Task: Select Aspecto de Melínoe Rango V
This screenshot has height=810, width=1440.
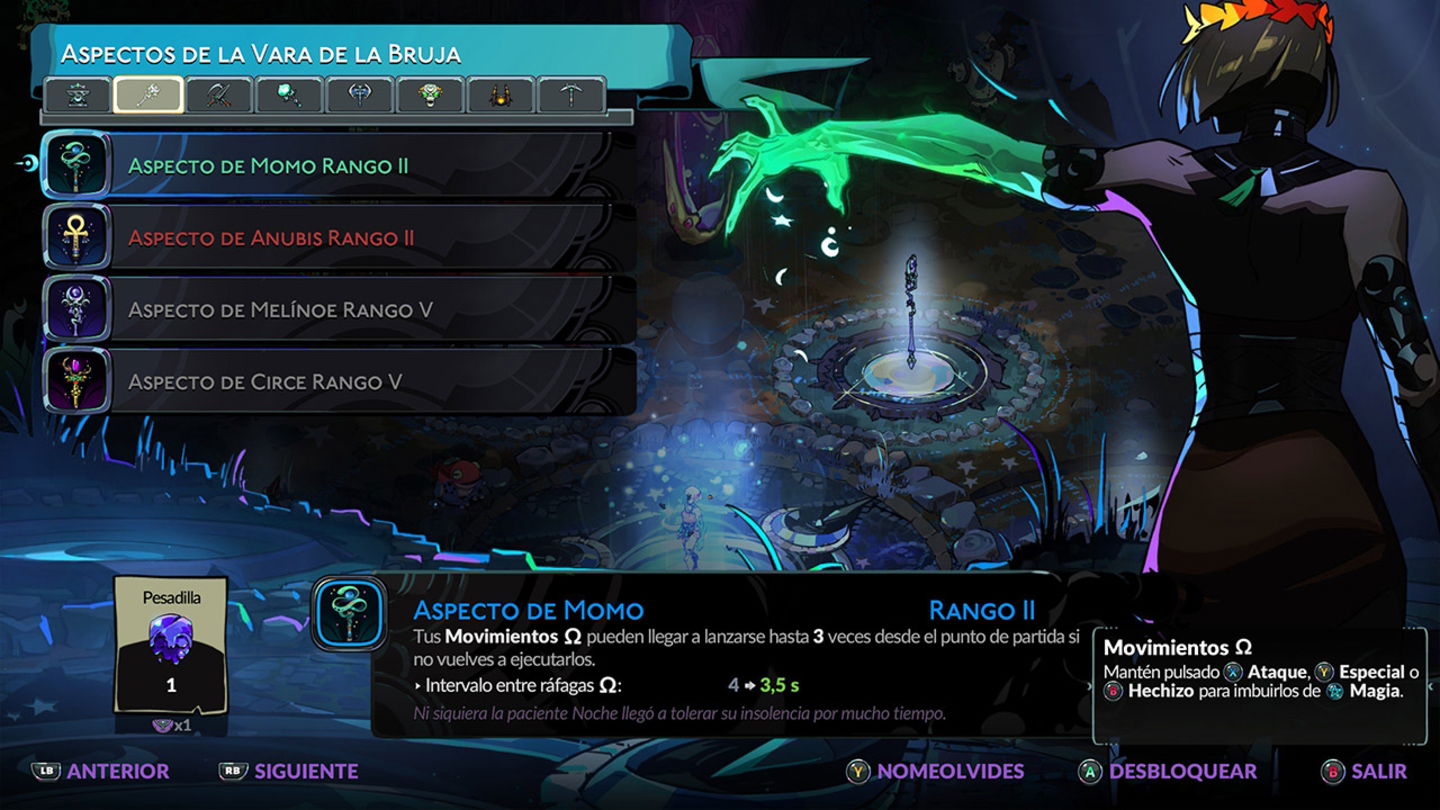Action: (x=330, y=309)
